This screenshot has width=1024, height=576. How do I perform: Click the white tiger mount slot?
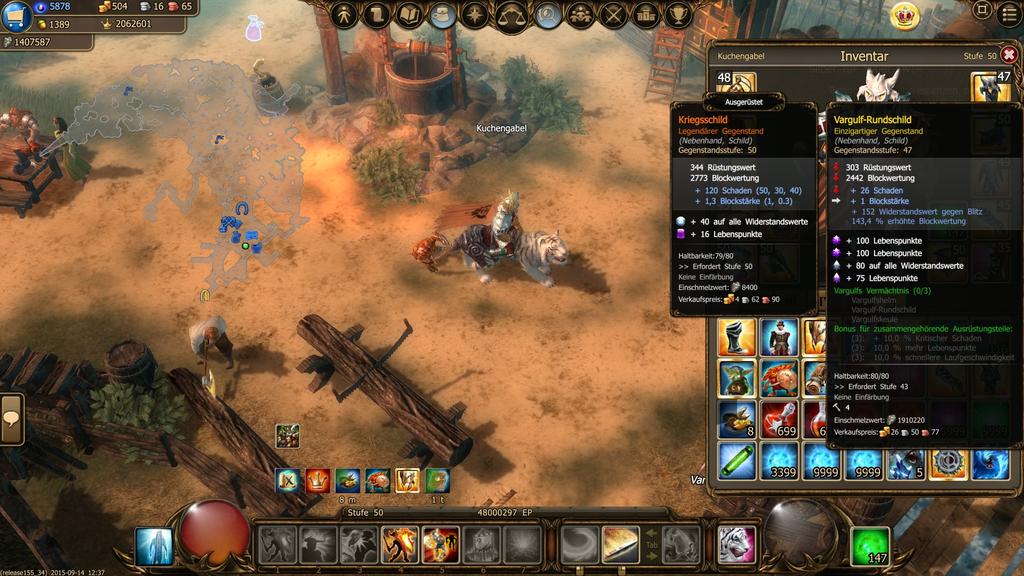pos(737,545)
